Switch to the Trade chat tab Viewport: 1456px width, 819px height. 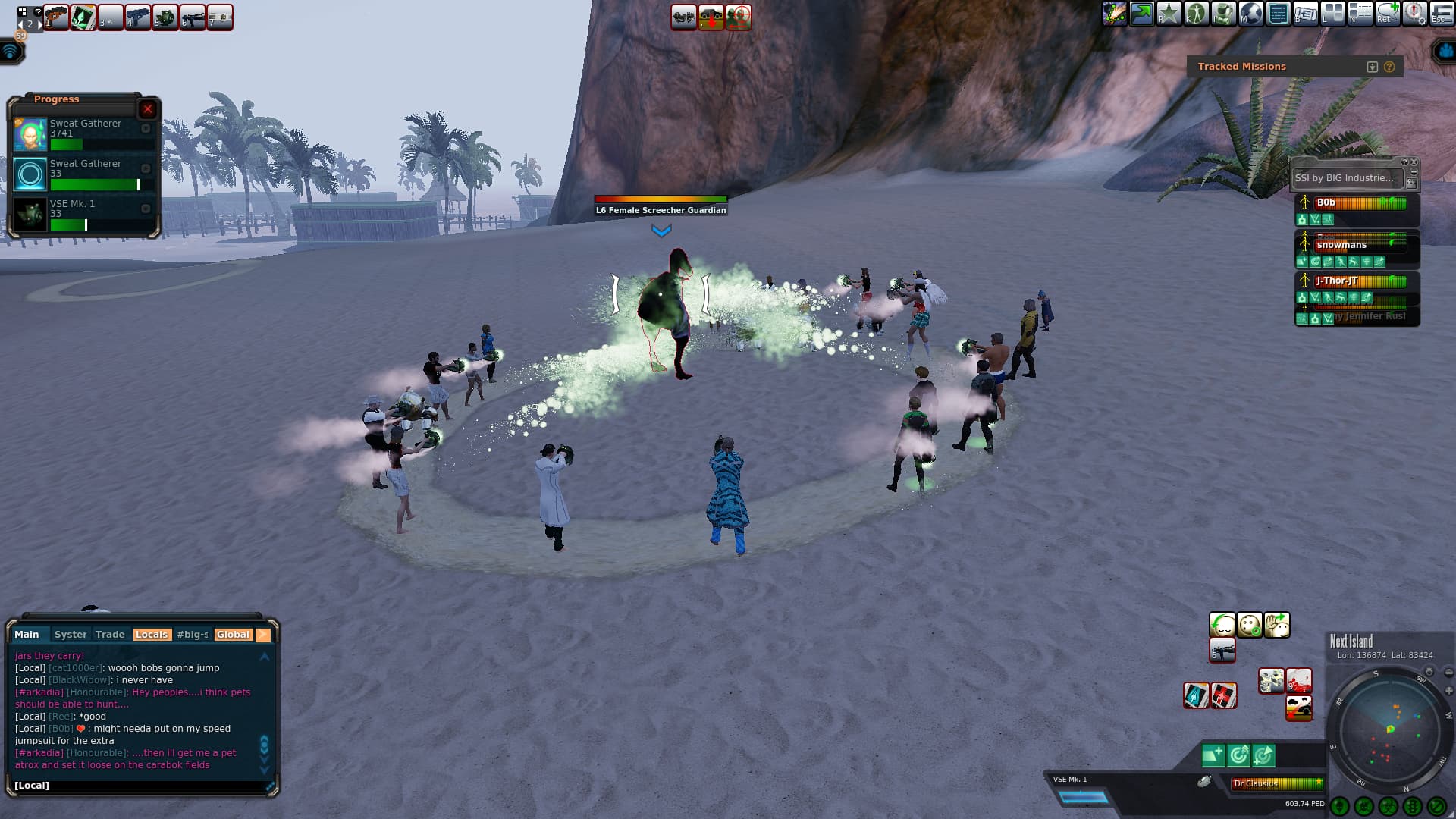[x=110, y=635]
